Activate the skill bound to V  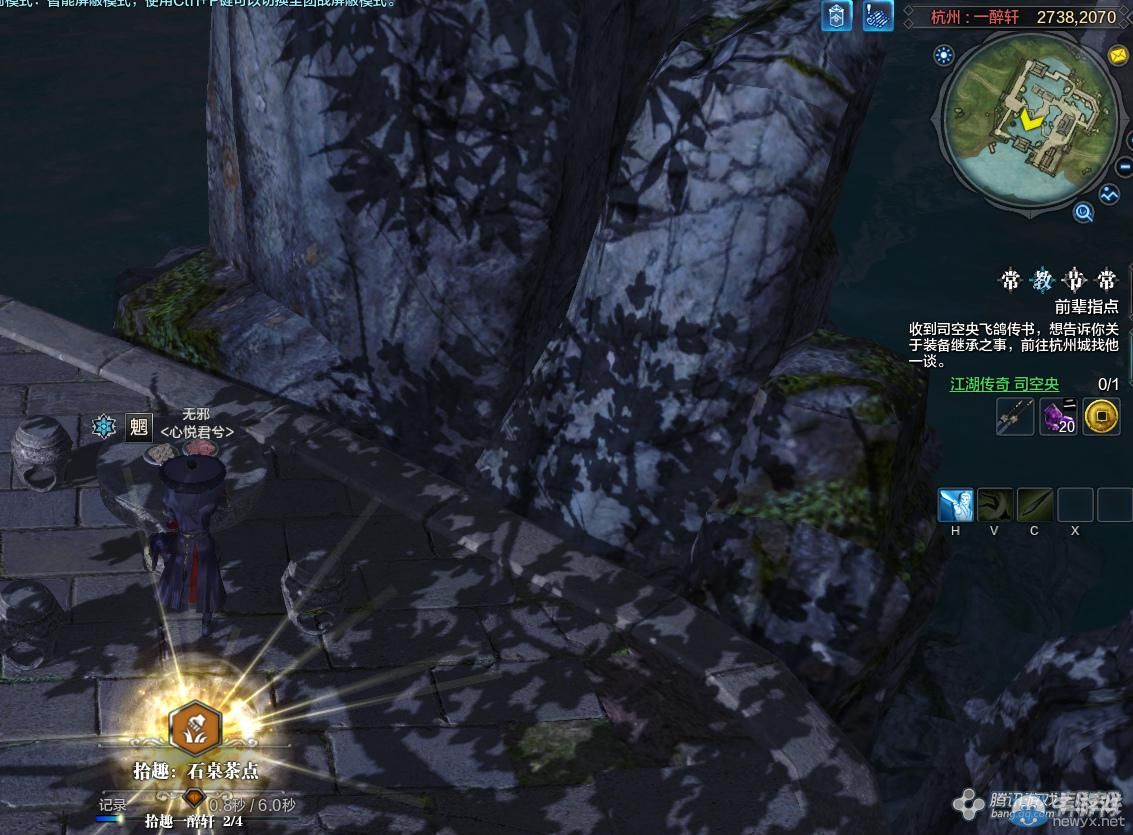click(x=995, y=505)
